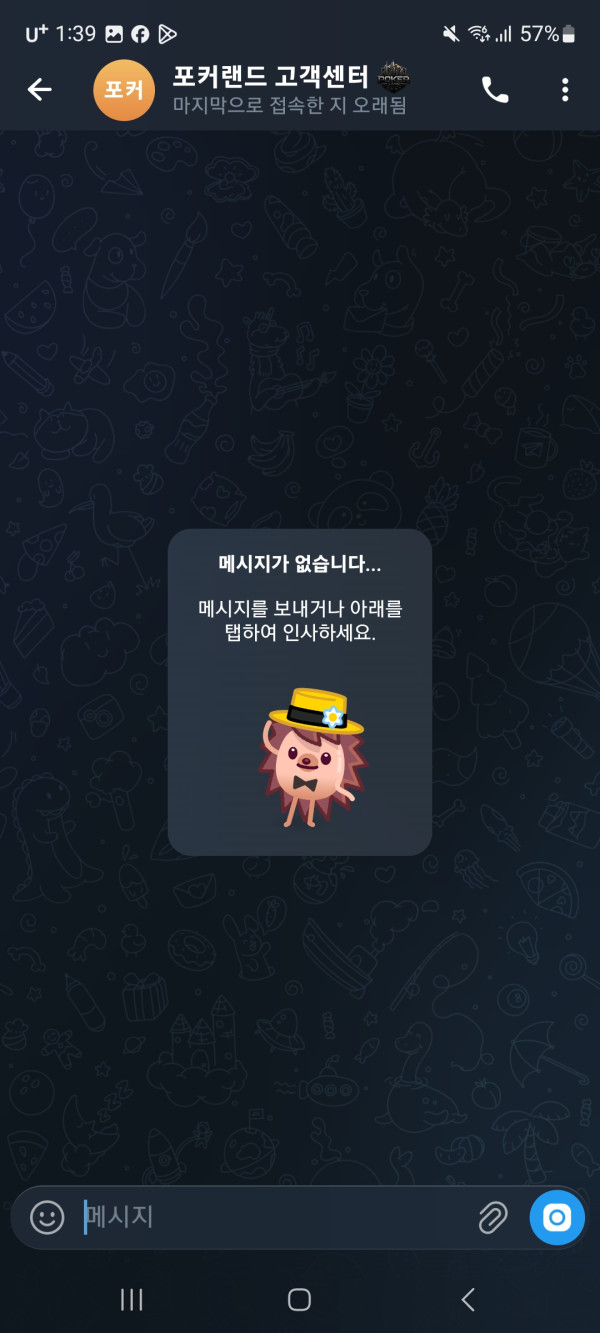
Task: Tap the Android home button
Action: 299,1299
